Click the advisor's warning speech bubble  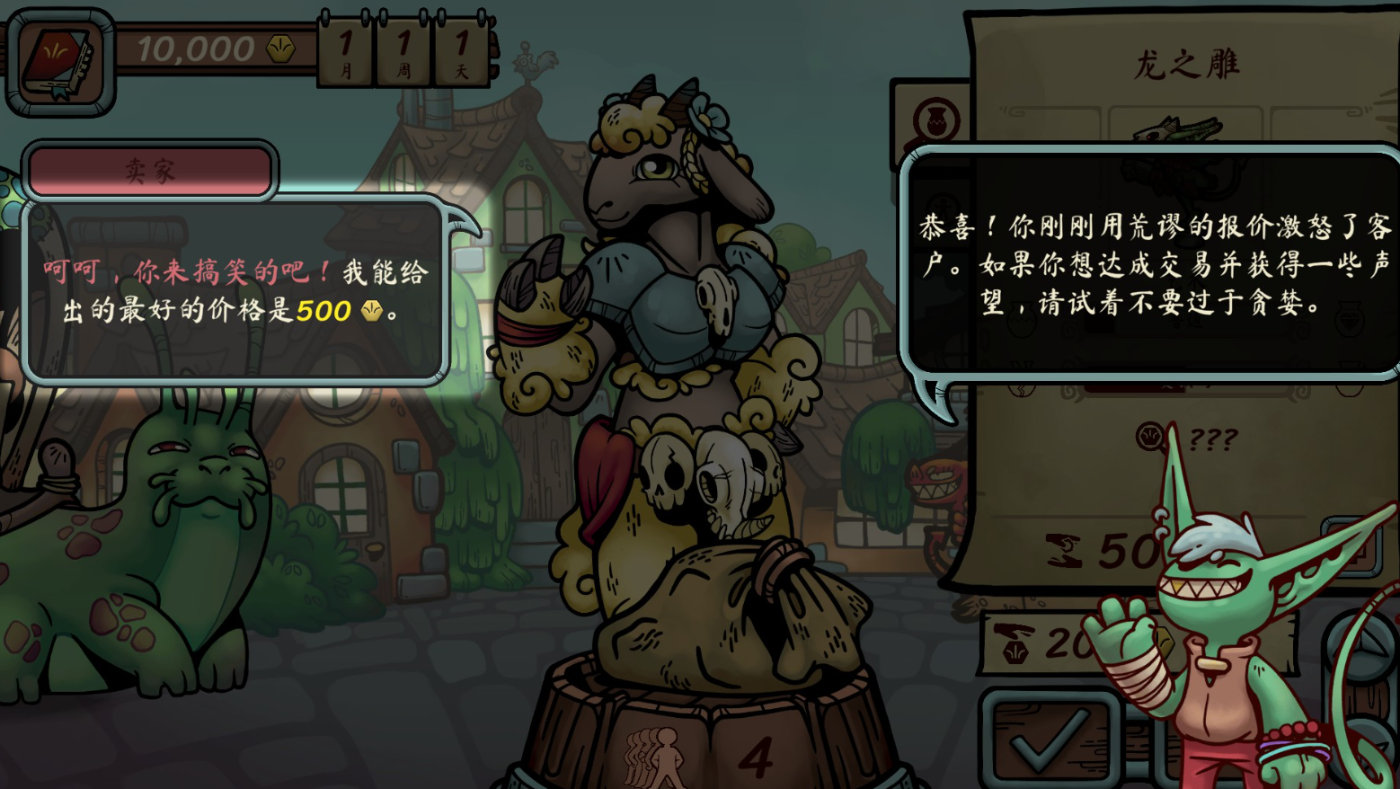(1150, 270)
